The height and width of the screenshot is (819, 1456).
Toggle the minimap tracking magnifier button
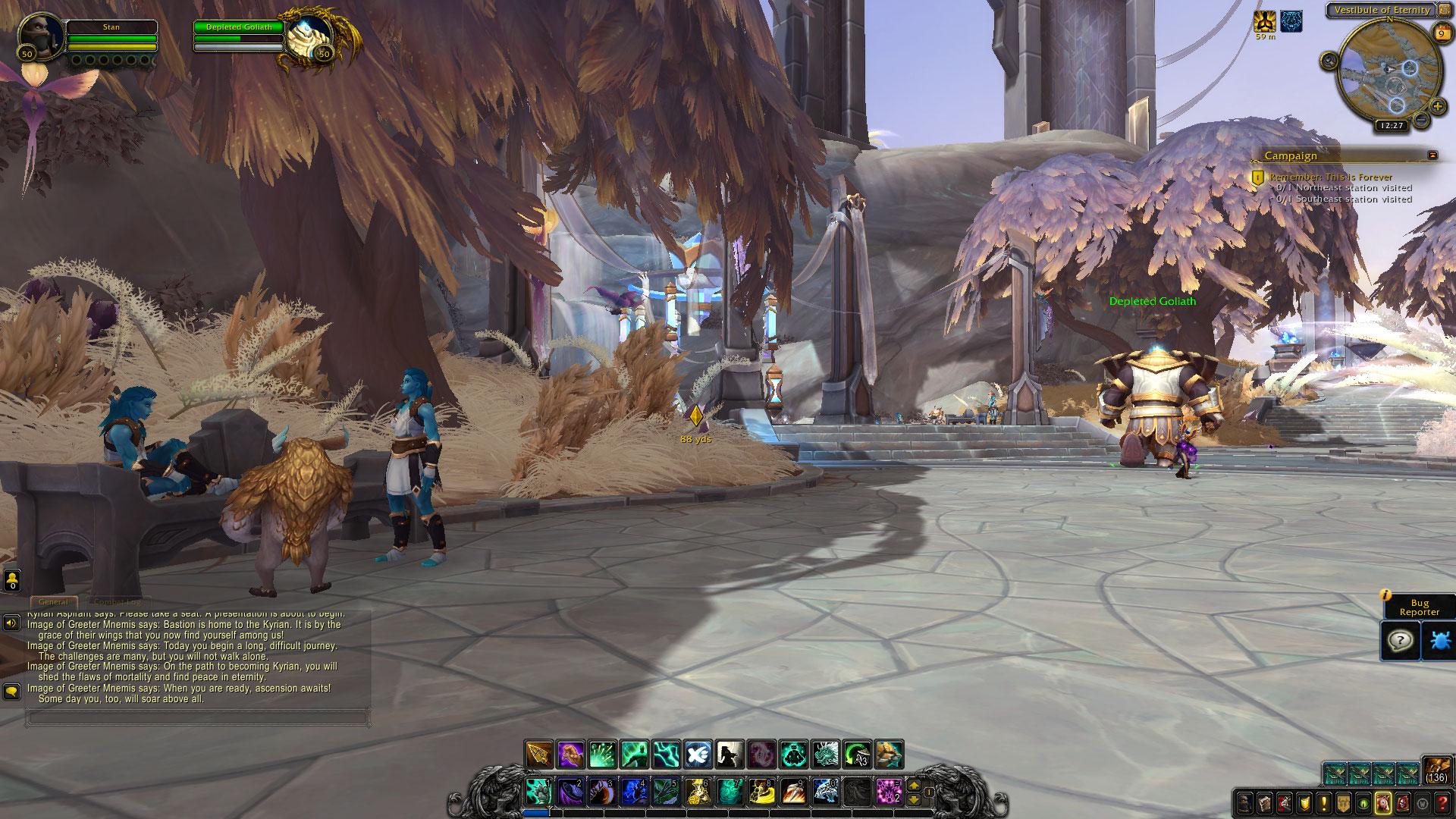coord(1329,61)
